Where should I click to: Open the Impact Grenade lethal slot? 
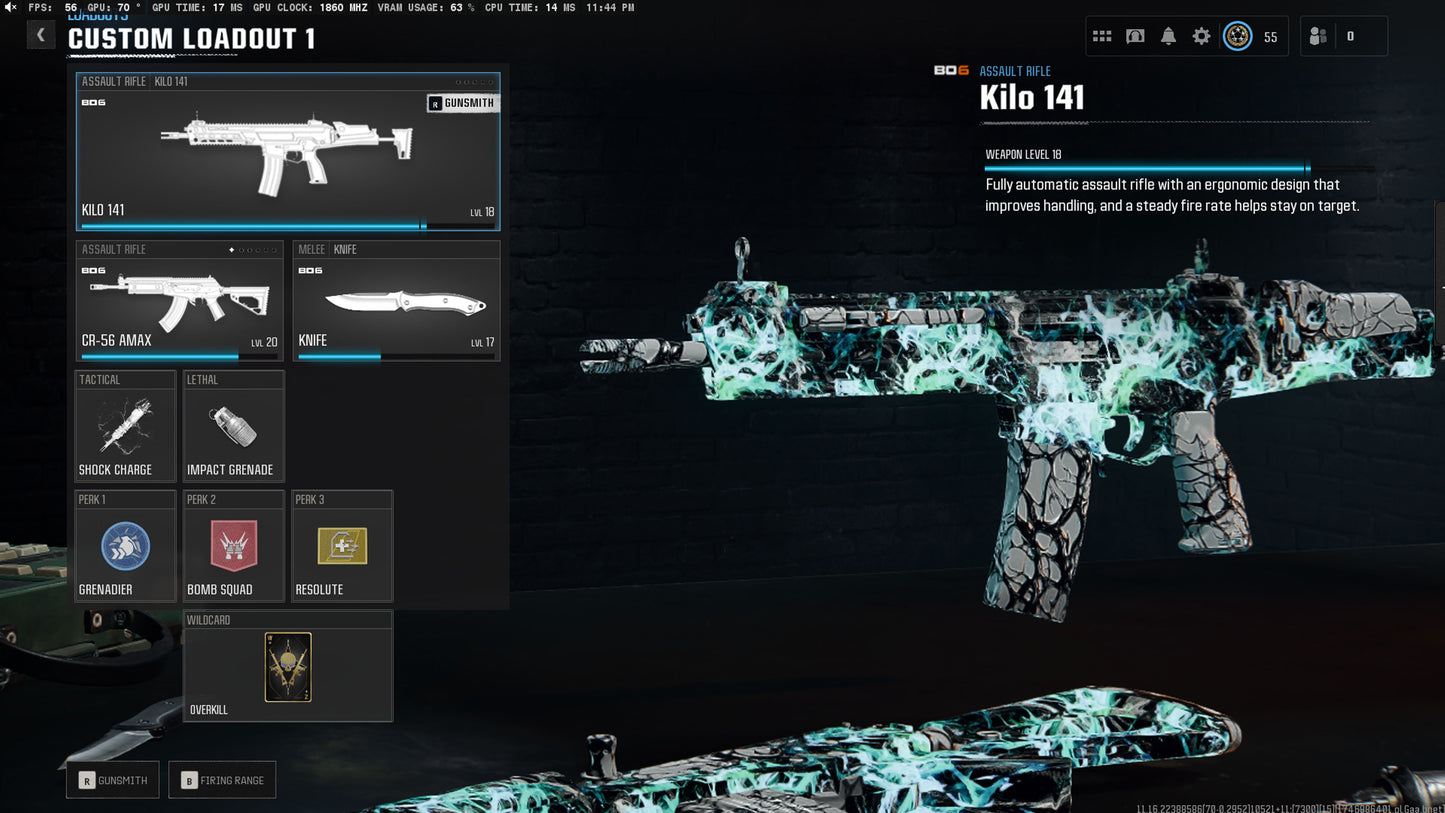point(233,426)
